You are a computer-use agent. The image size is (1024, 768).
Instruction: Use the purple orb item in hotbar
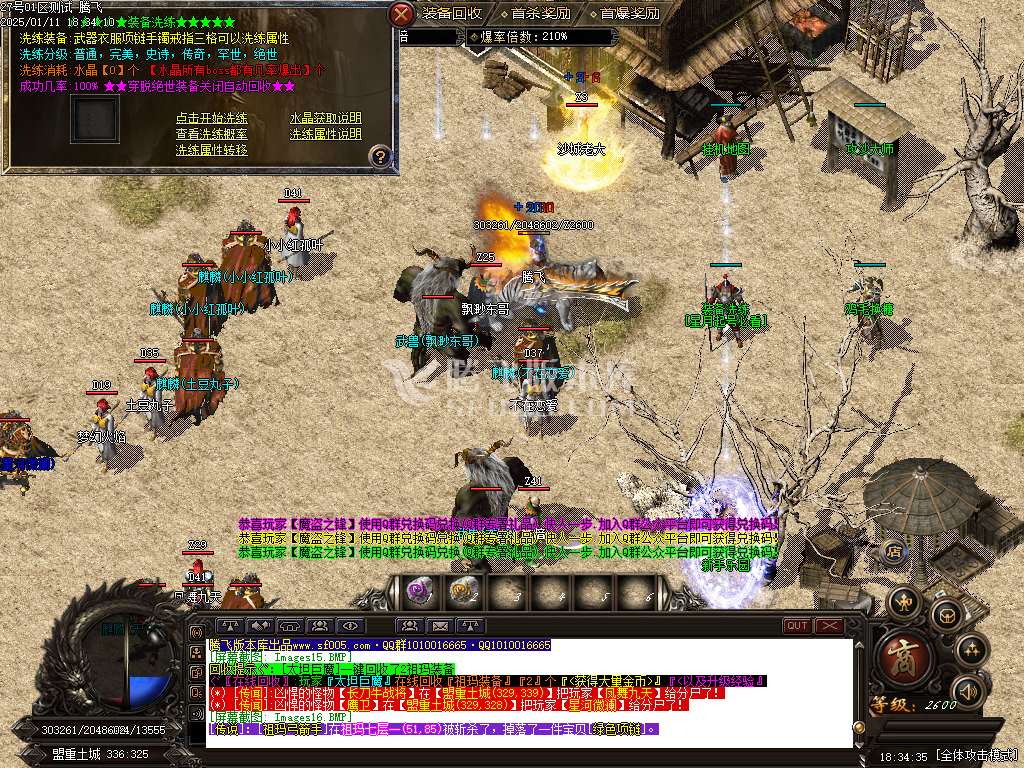click(x=419, y=592)
